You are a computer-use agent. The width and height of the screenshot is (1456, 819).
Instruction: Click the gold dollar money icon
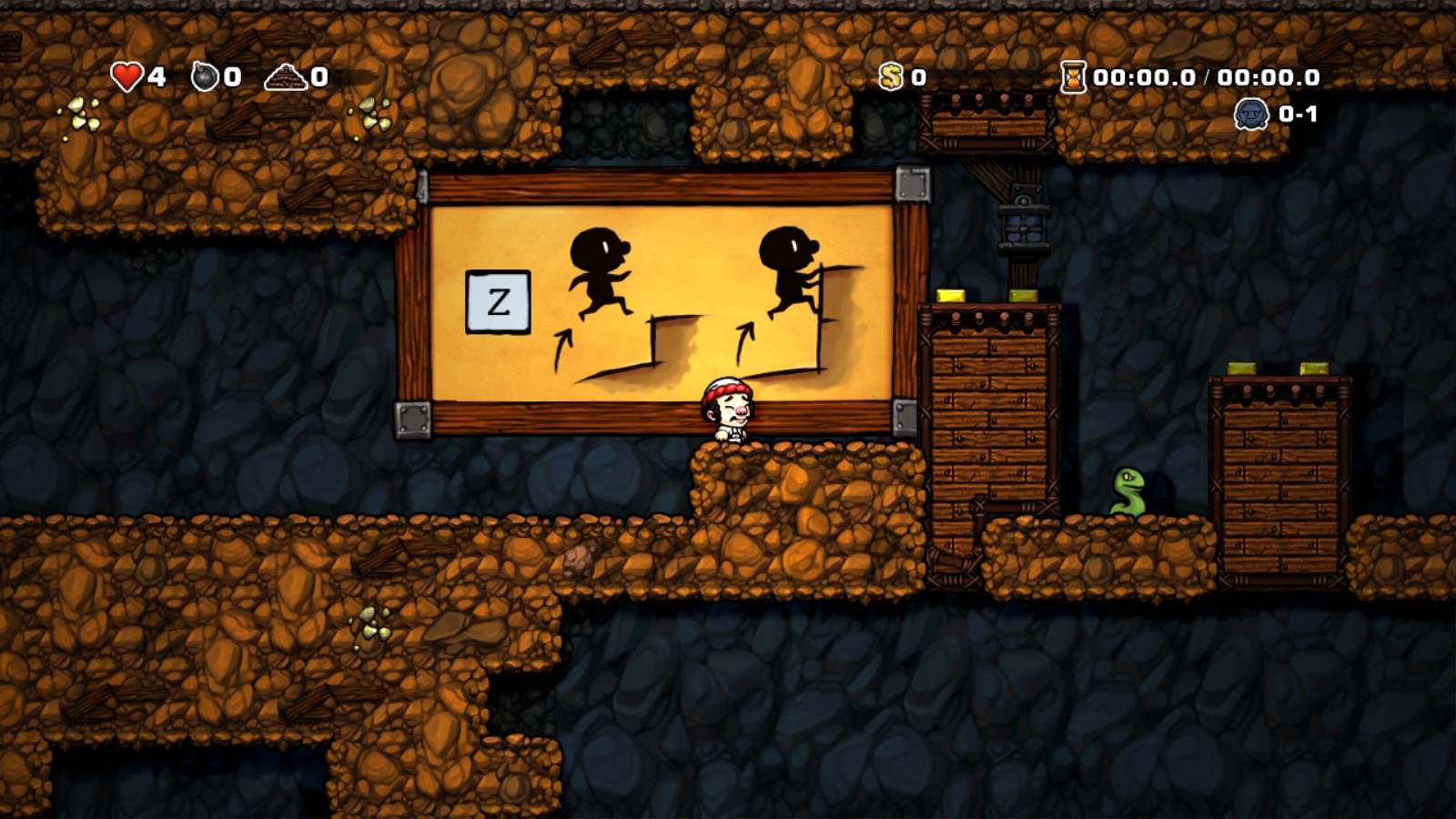[891, 76]
